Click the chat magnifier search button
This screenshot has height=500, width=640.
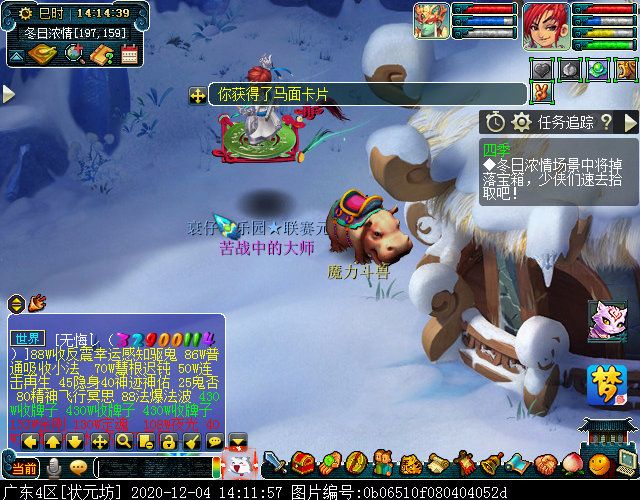click(123, 441)
